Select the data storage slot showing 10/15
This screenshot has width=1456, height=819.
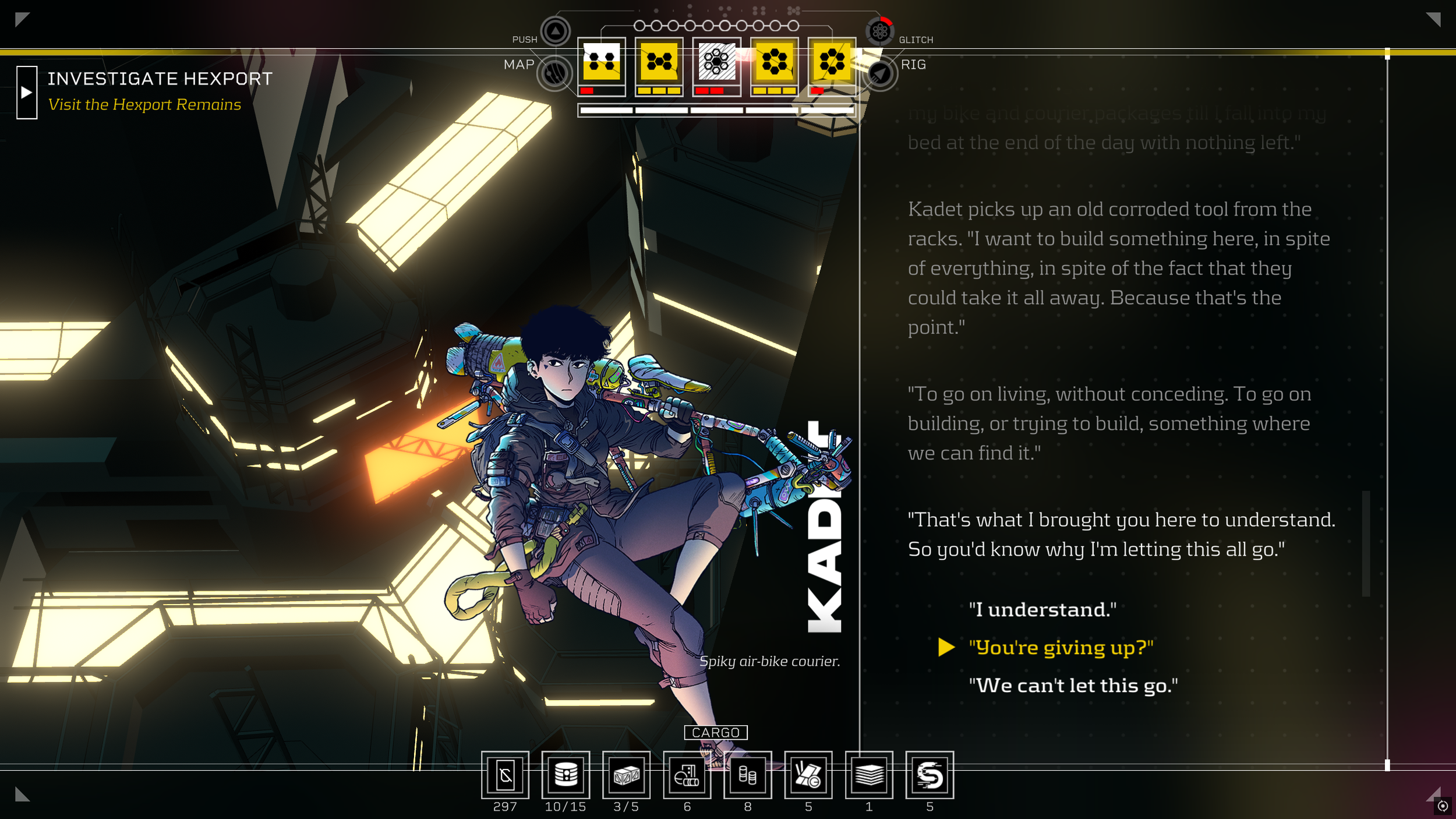click(x=566, y=775)
